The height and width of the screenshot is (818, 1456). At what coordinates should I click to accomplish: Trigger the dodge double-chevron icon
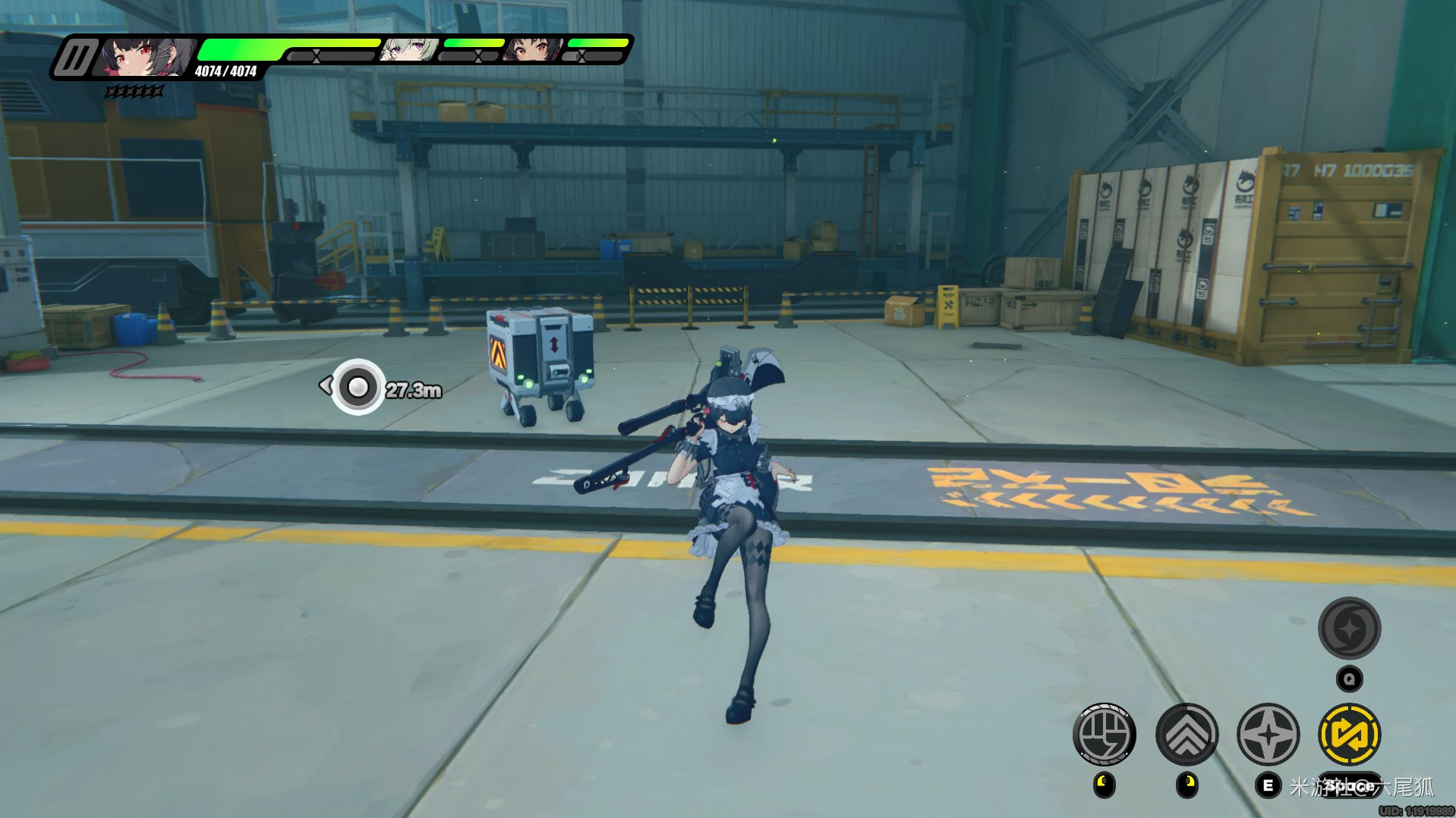(1187, 735)
